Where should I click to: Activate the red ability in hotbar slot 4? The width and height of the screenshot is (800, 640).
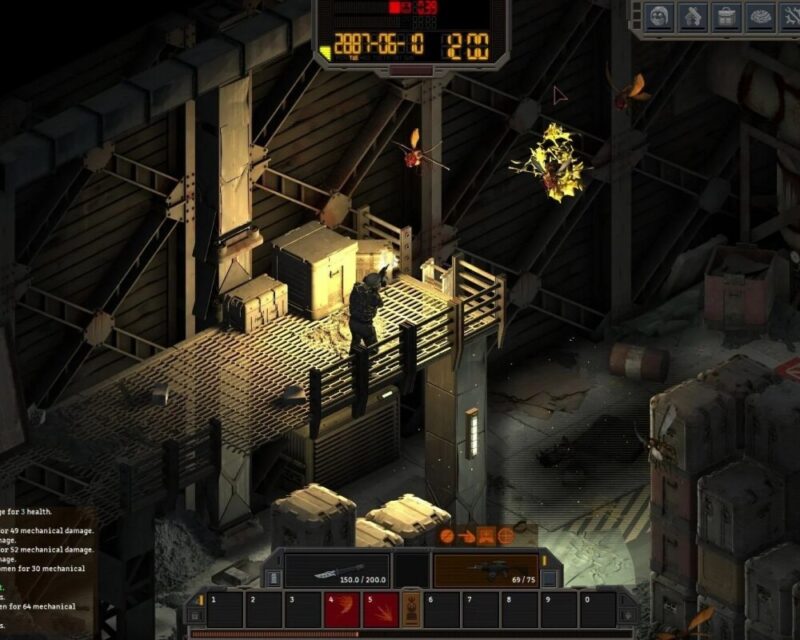click(x=341, y=609)
